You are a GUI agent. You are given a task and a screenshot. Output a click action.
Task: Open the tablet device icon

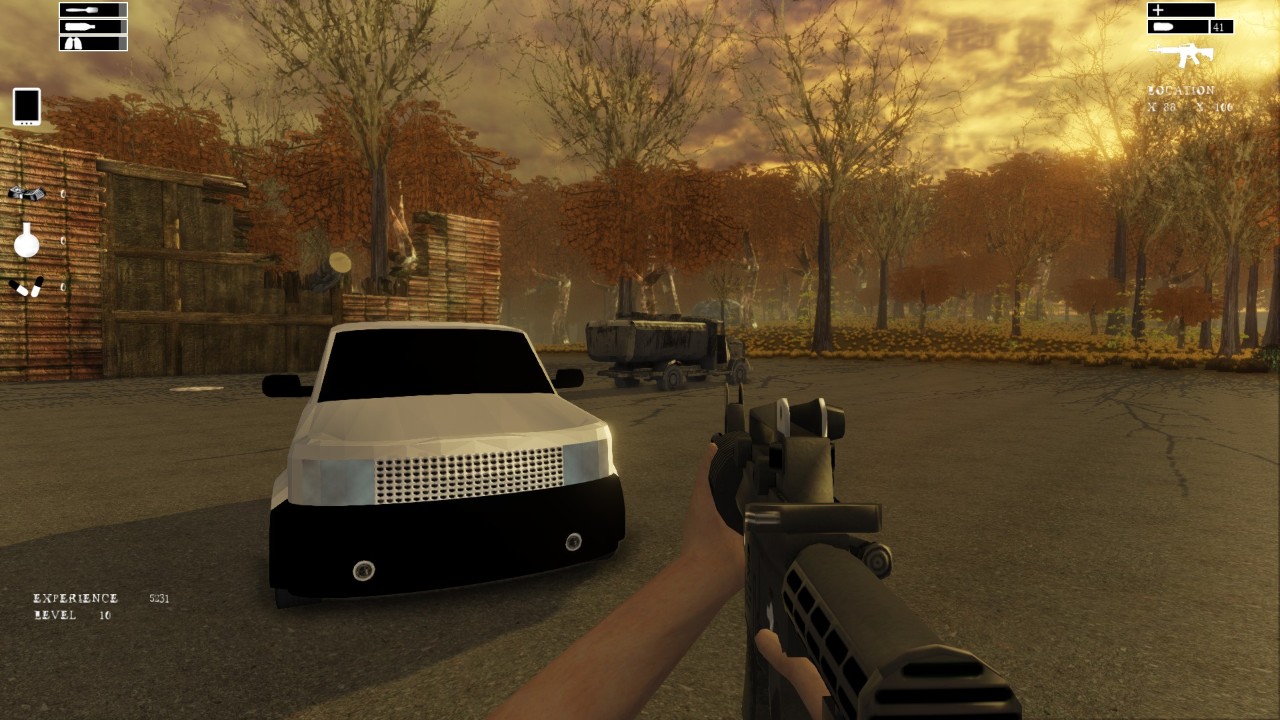[x=27, y=106]
